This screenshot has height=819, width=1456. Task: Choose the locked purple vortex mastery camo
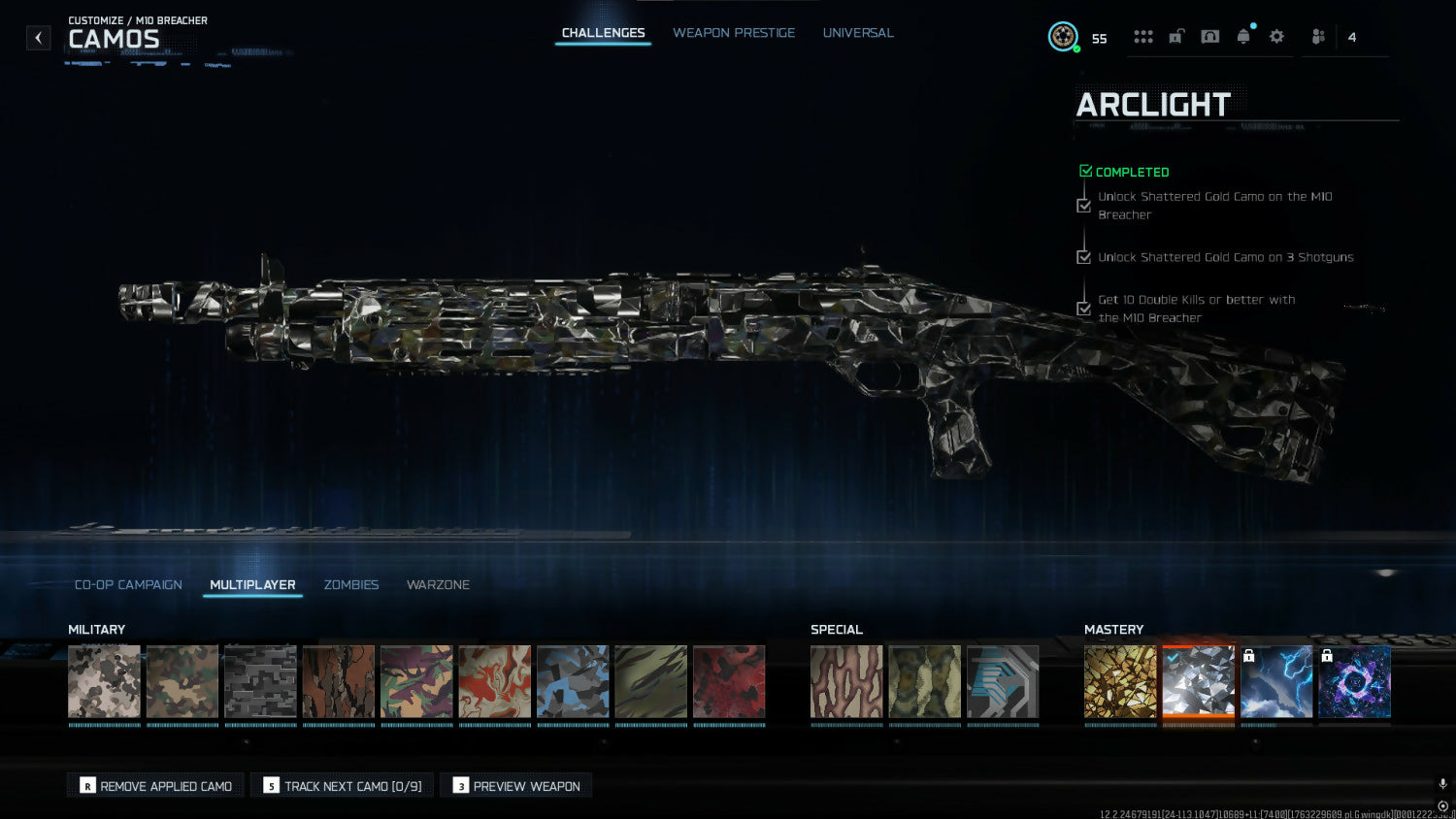1355,682
